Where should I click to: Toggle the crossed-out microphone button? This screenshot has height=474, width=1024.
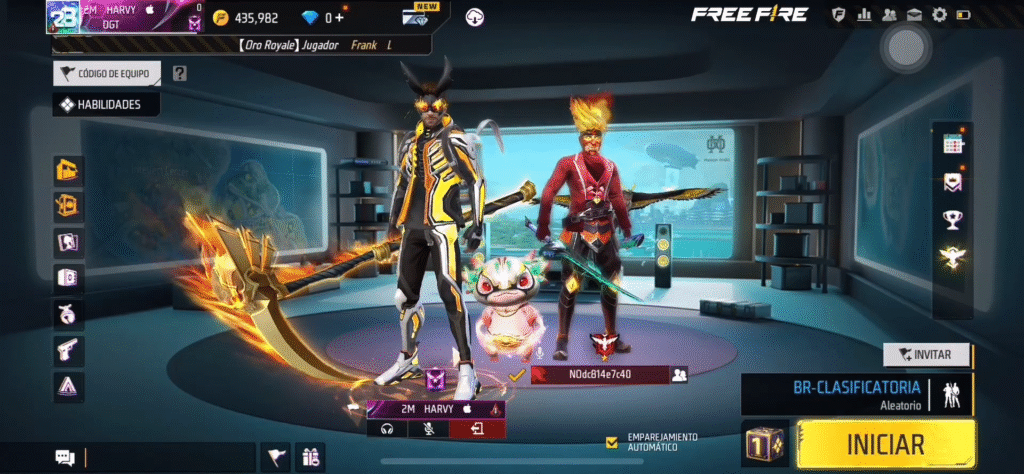(432, 429)
